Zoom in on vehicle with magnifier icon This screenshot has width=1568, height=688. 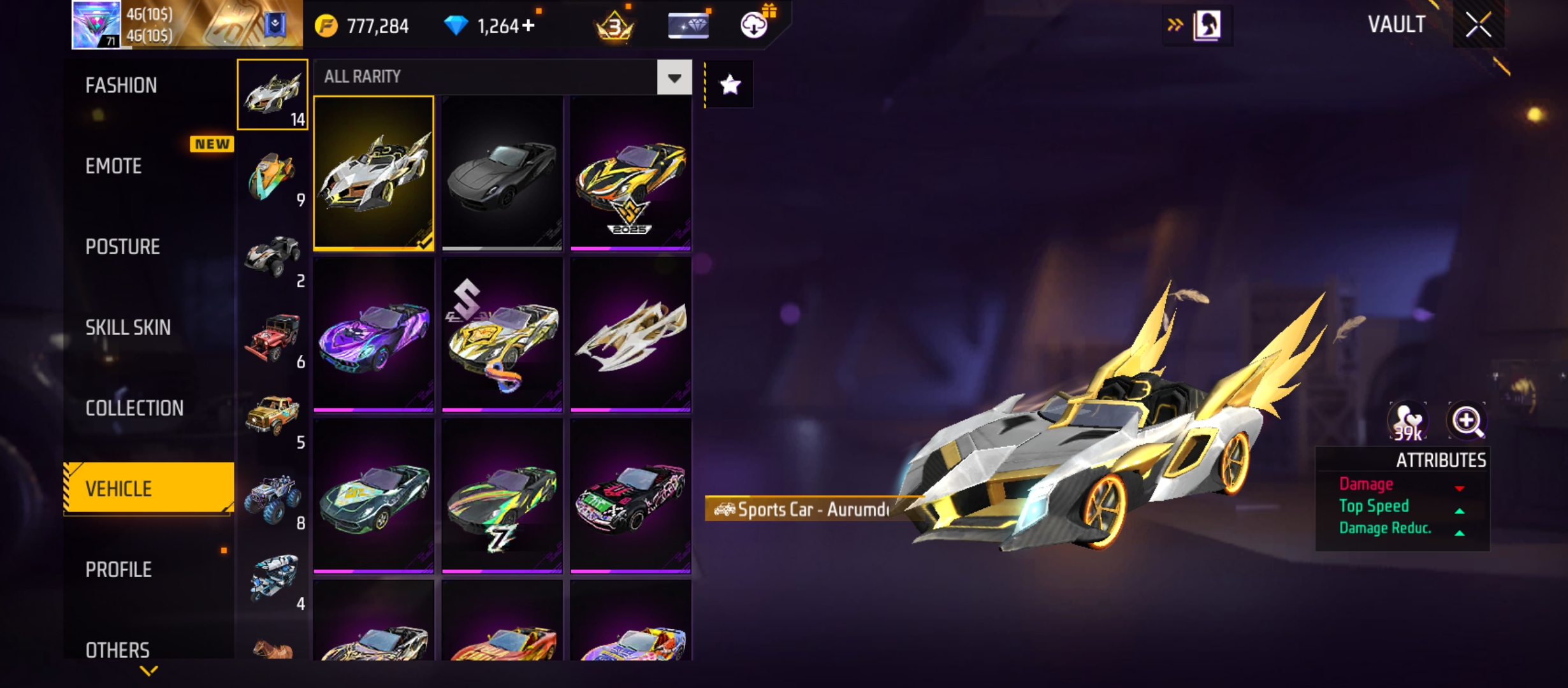pyautogui.click(x=1467, y=421)
